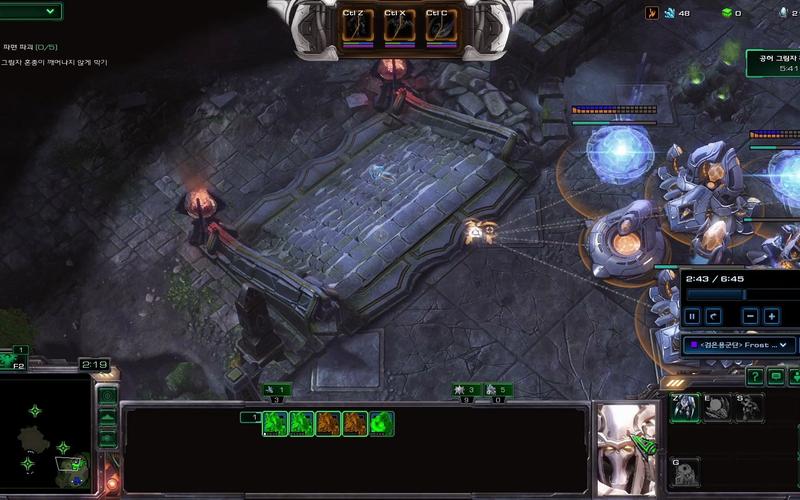Activate the Ctrl Z top-bar ability
The width and height of the screenshot is (800, 500).
(357, 27)
